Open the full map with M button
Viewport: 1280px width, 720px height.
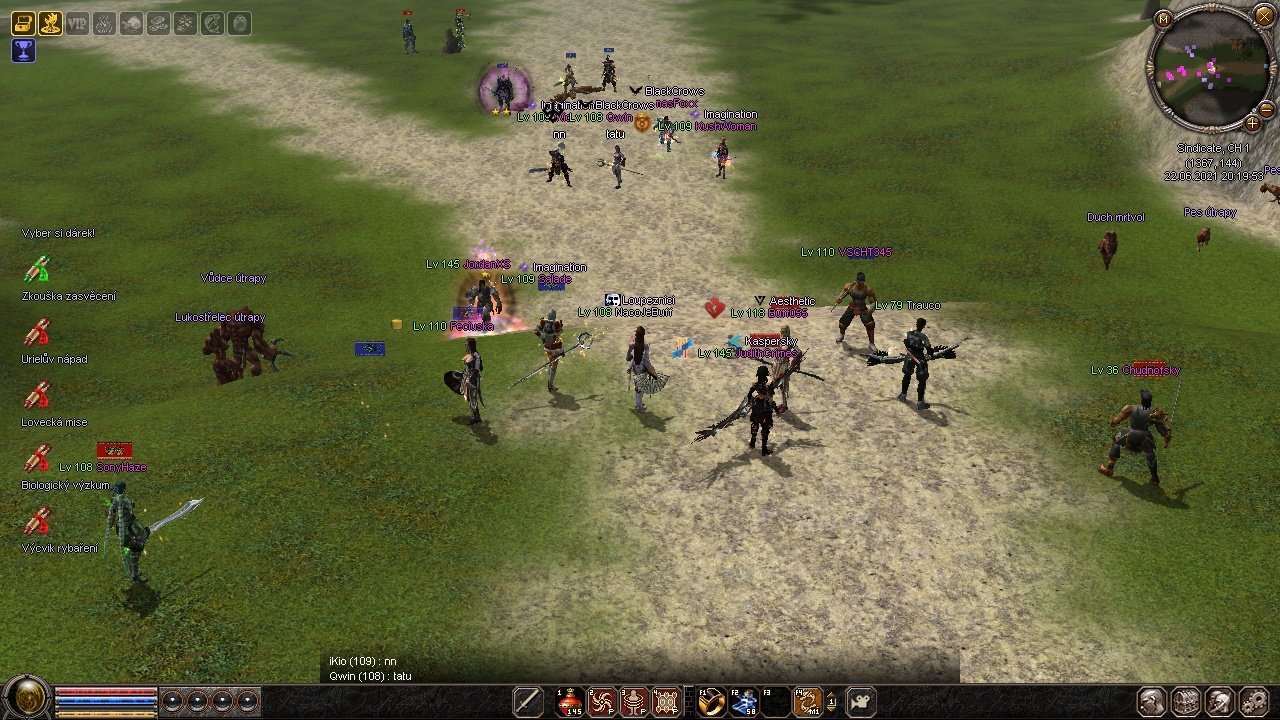pos(1162,18)
